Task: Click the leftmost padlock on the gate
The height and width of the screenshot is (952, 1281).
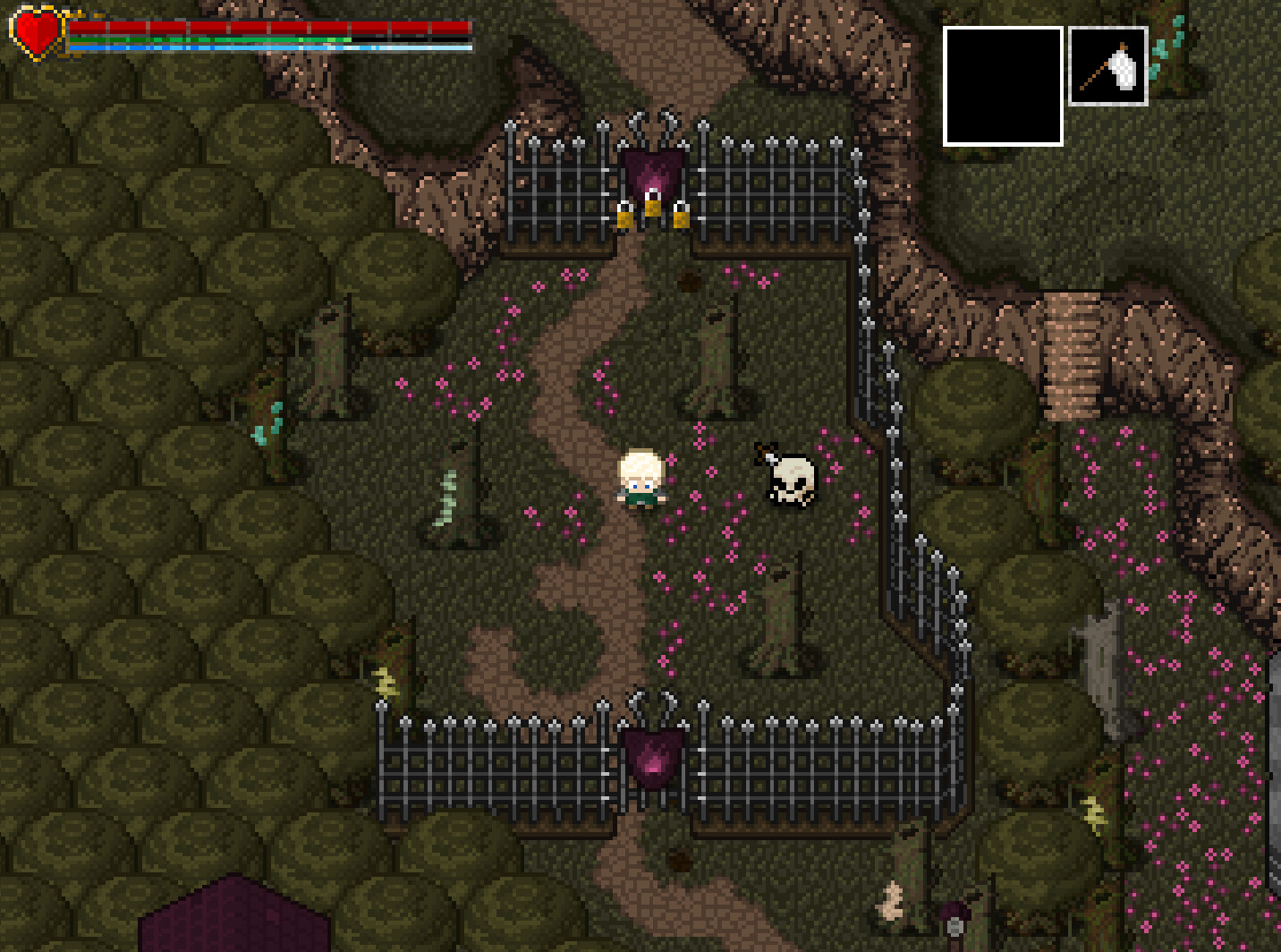Action: click(x=625, y=219)
